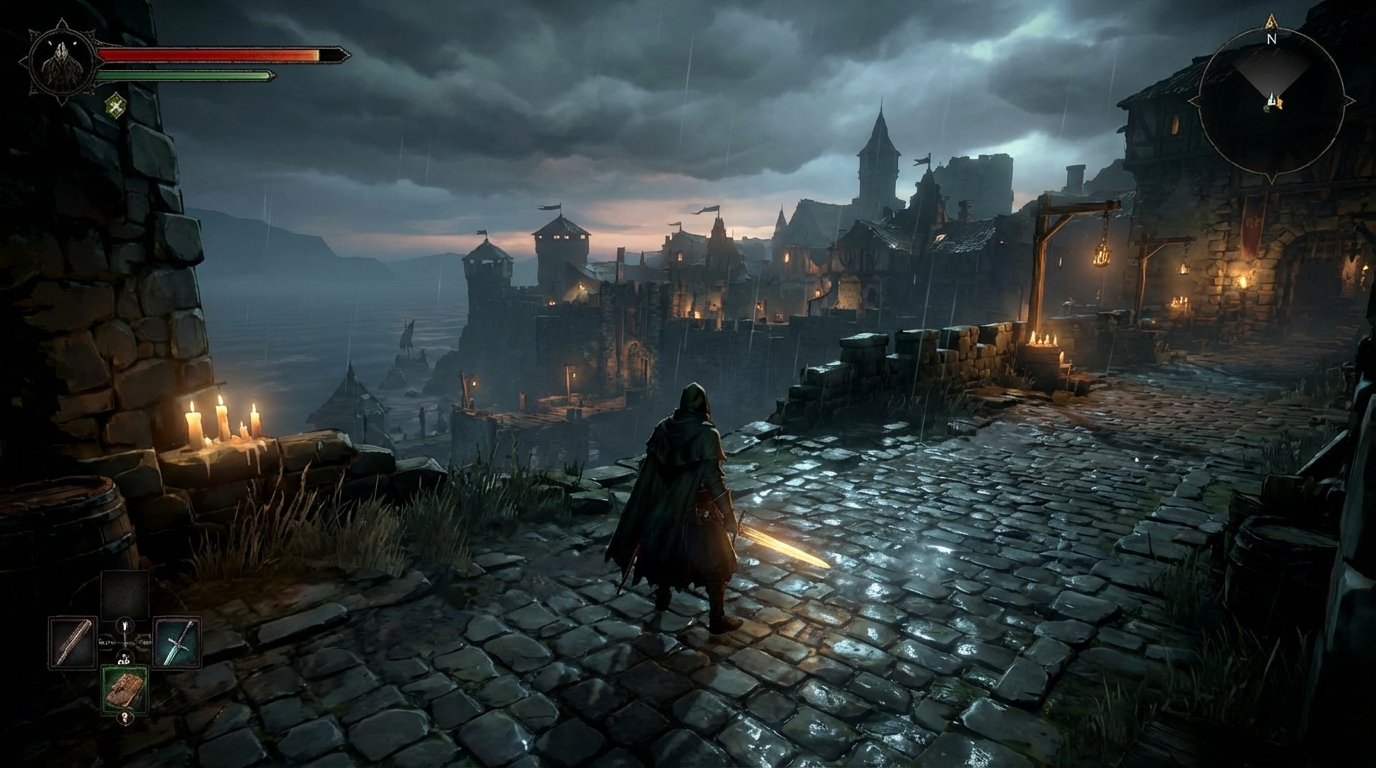Click the gold crest buff icon under the bars
The image size is (1376, 768).
[117, 103]
